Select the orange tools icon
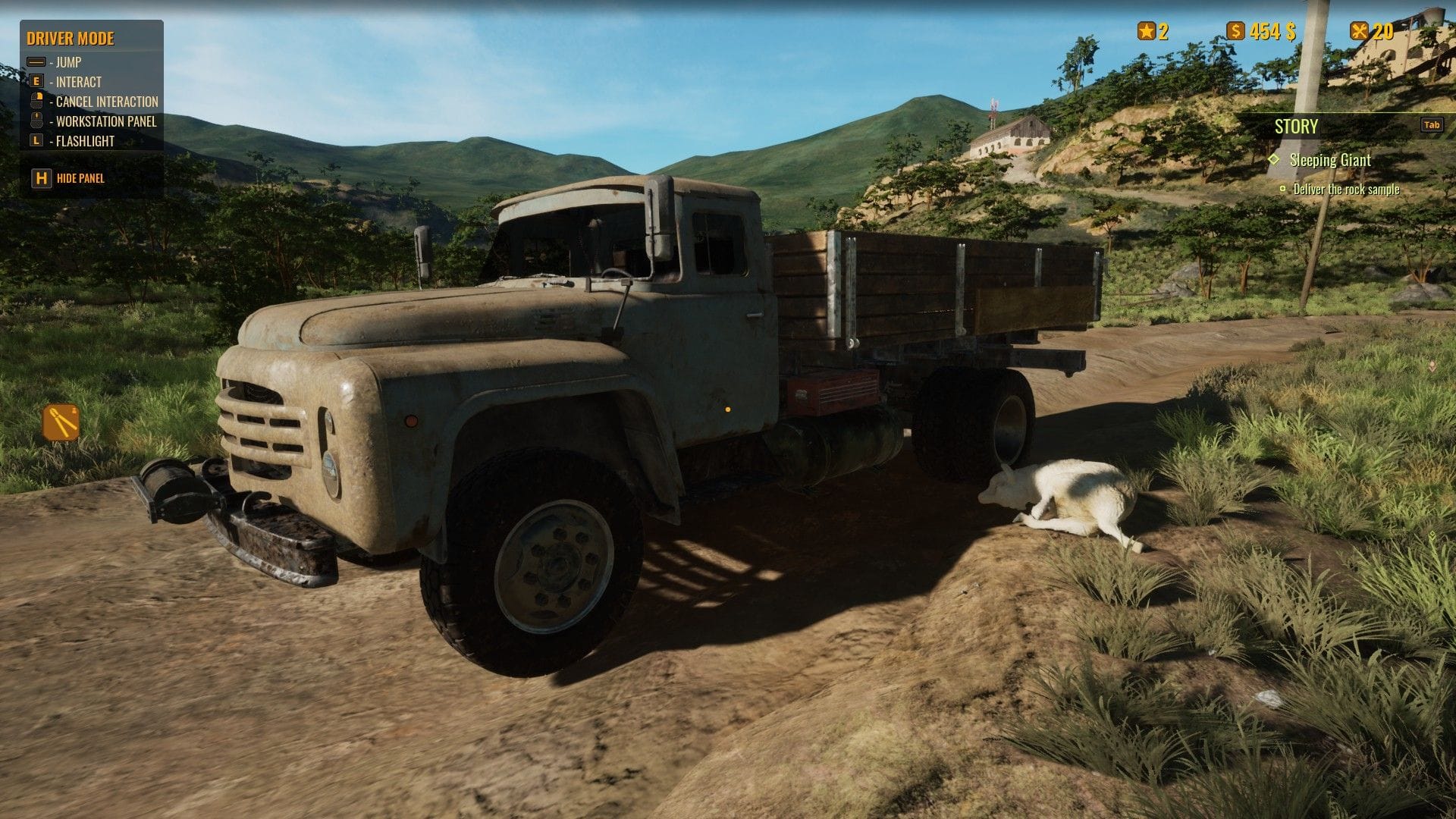The image size is (1456, 819). click(x=61, y=422)
